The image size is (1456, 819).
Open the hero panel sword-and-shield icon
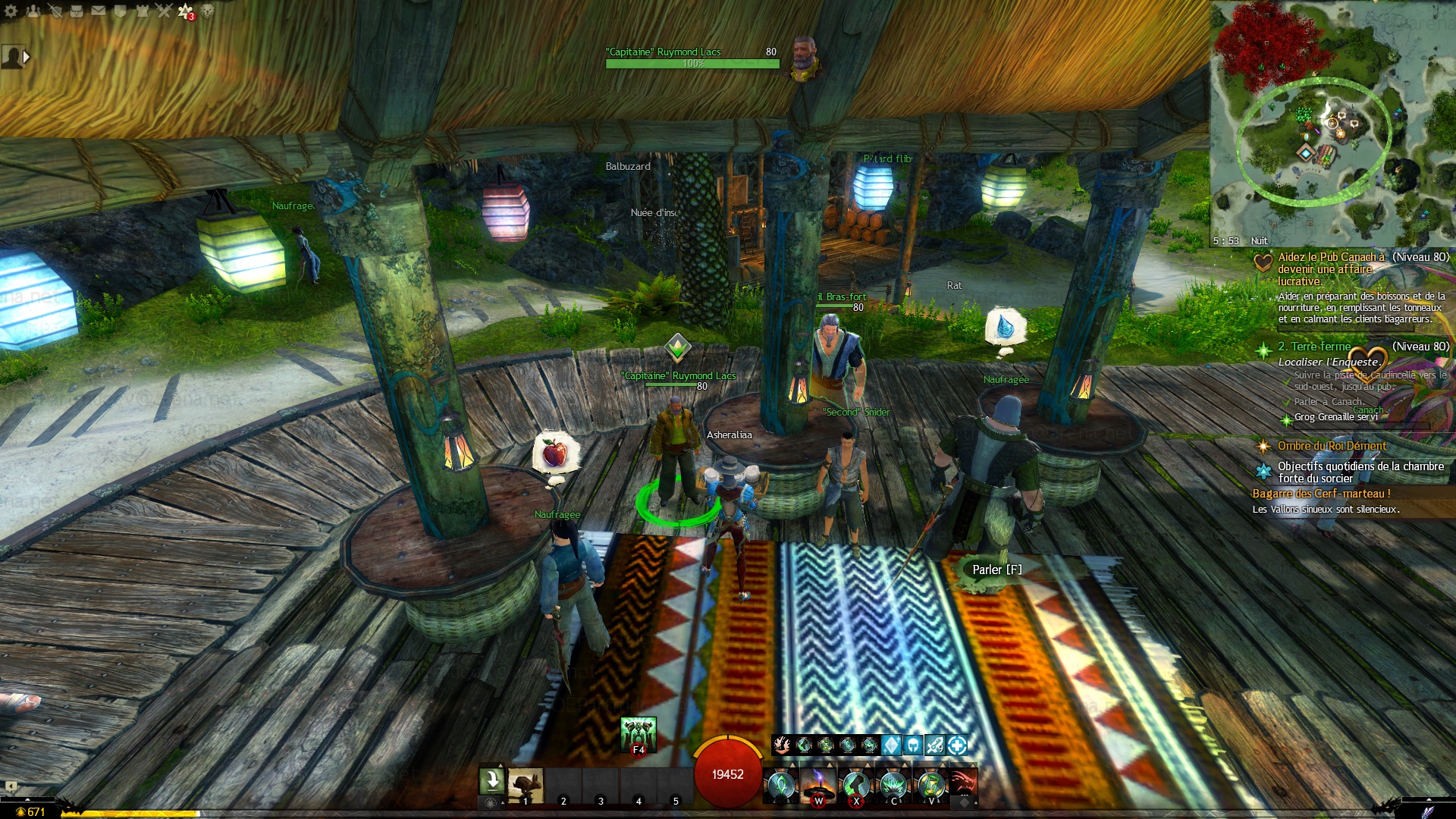pyautogui.click(x=55, y=11)
